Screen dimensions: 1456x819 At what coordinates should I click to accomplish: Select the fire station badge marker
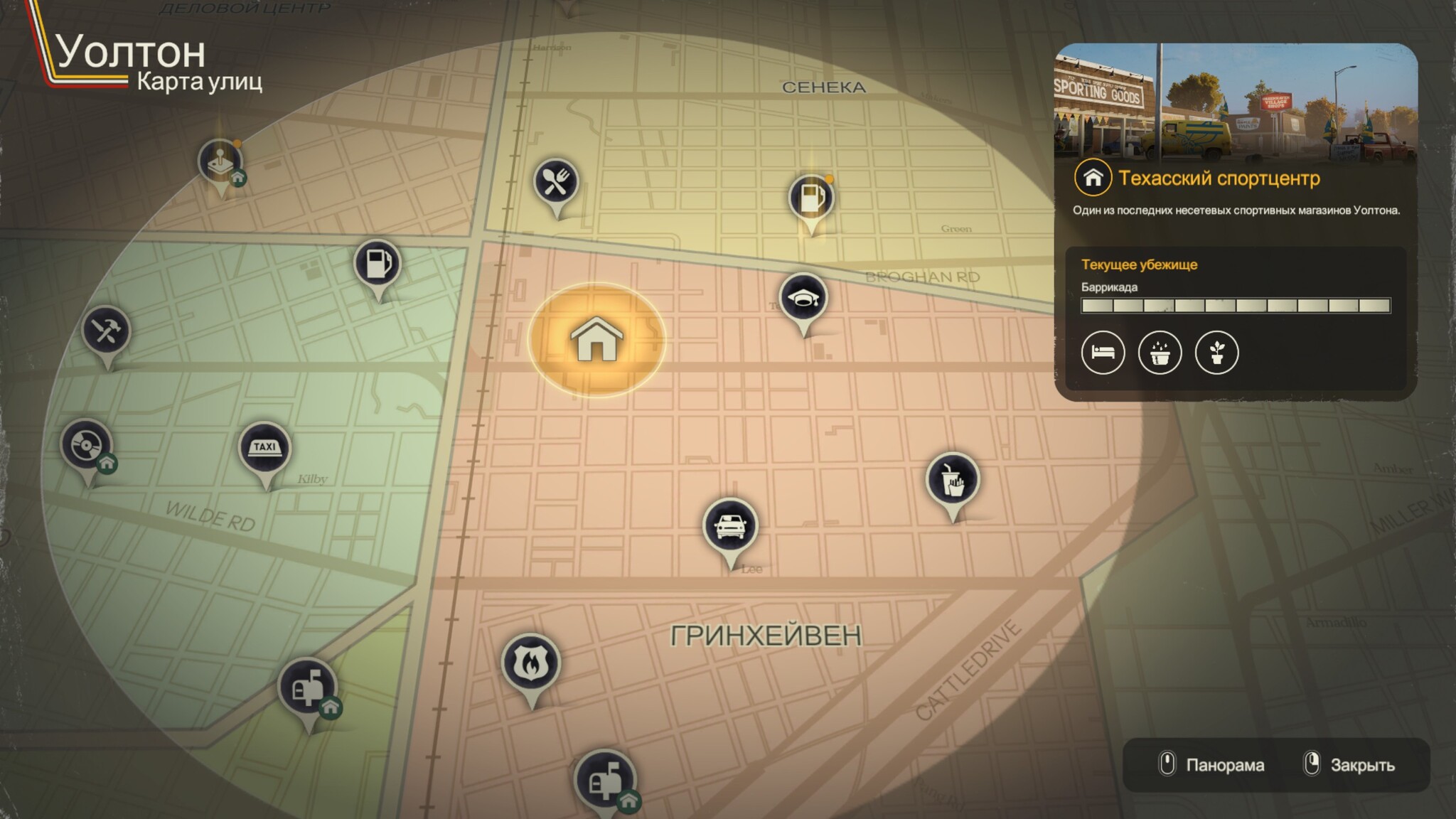coord(530,663)
